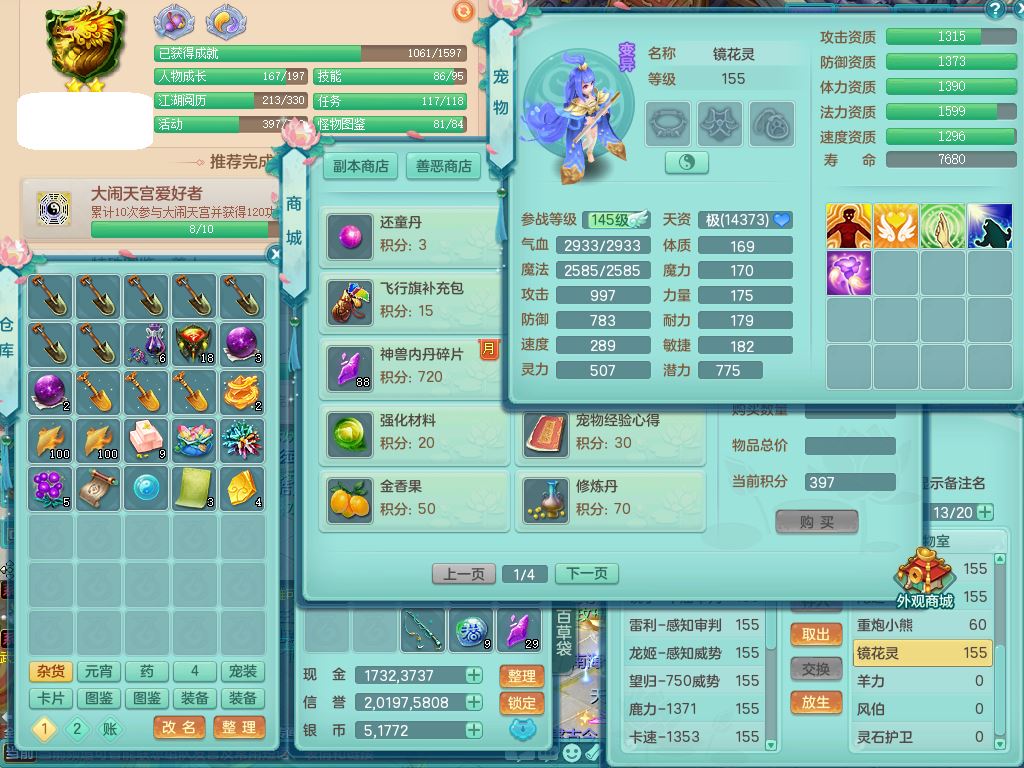
Task: Choose 金香果 in the shop list
Action: 412,497
